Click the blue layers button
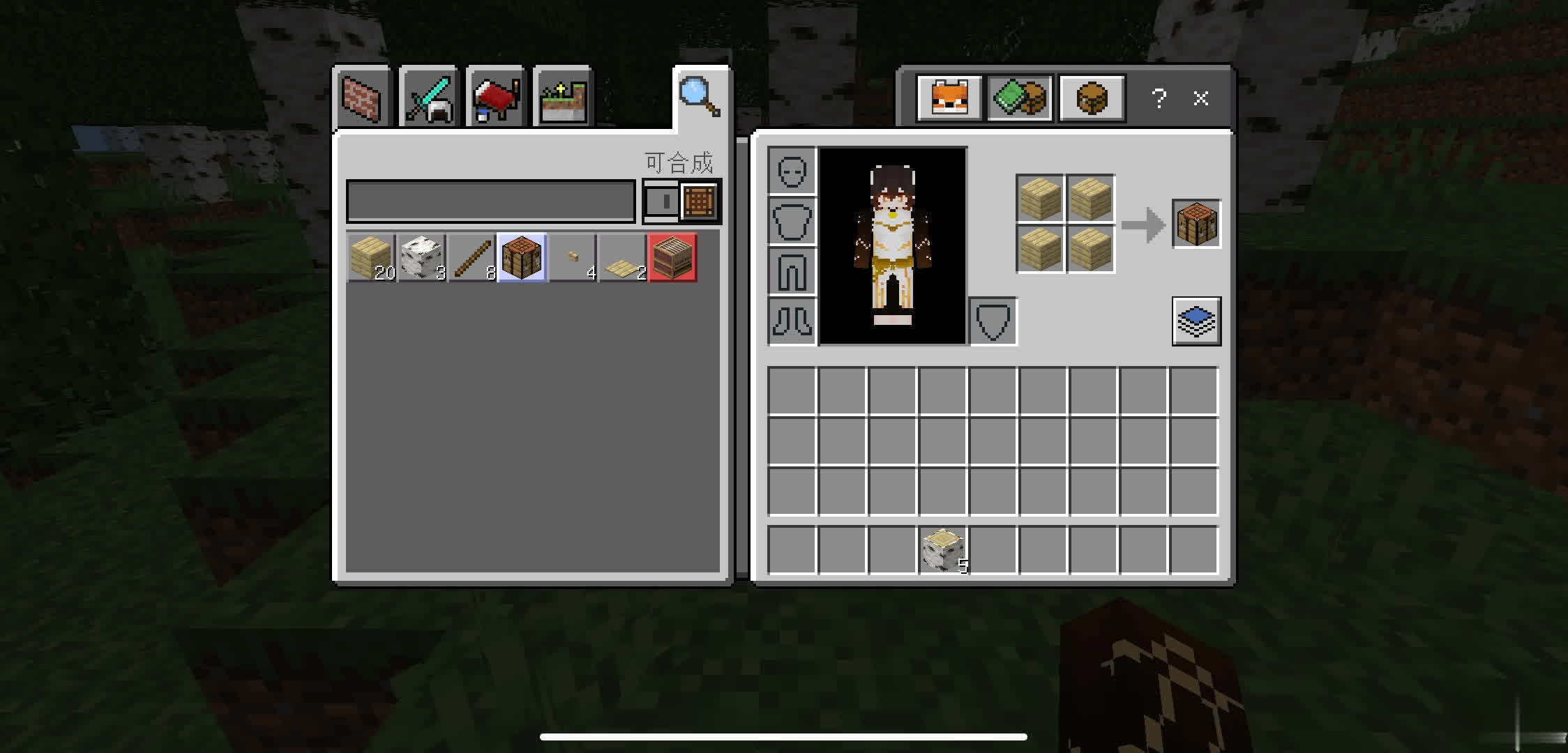Viewport: 1568px width, 753px height. pos(1196,321)
